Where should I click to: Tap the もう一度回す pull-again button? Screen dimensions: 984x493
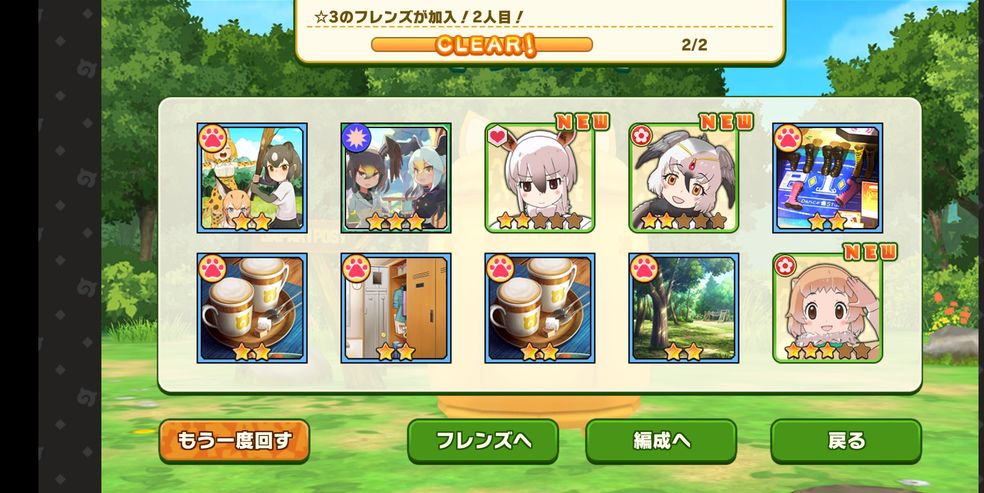234,441
